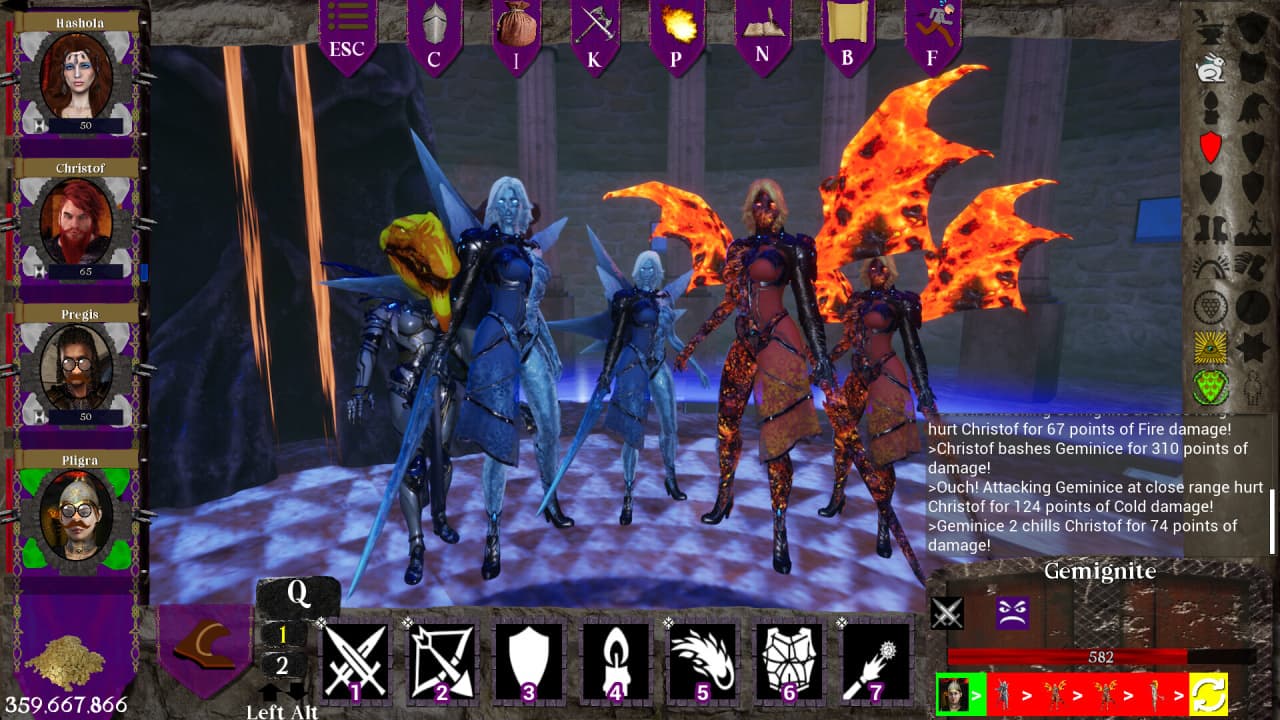Activate the cracked armor ability
This screenshot has width=1280, height=720.
tap(789, 661)
